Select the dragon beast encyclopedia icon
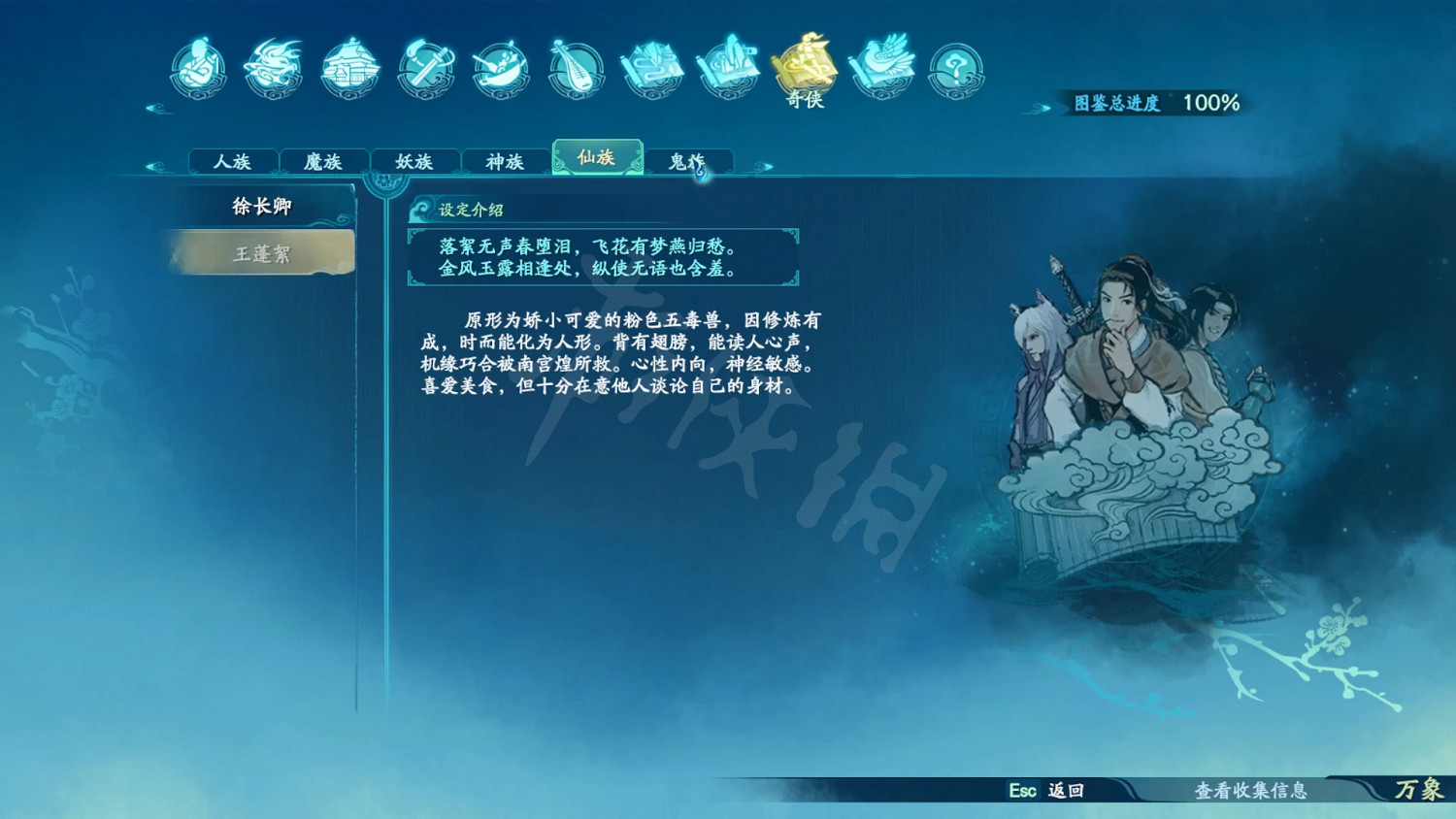This screenshot has width=1456, height=819. (x=273, y=68)
